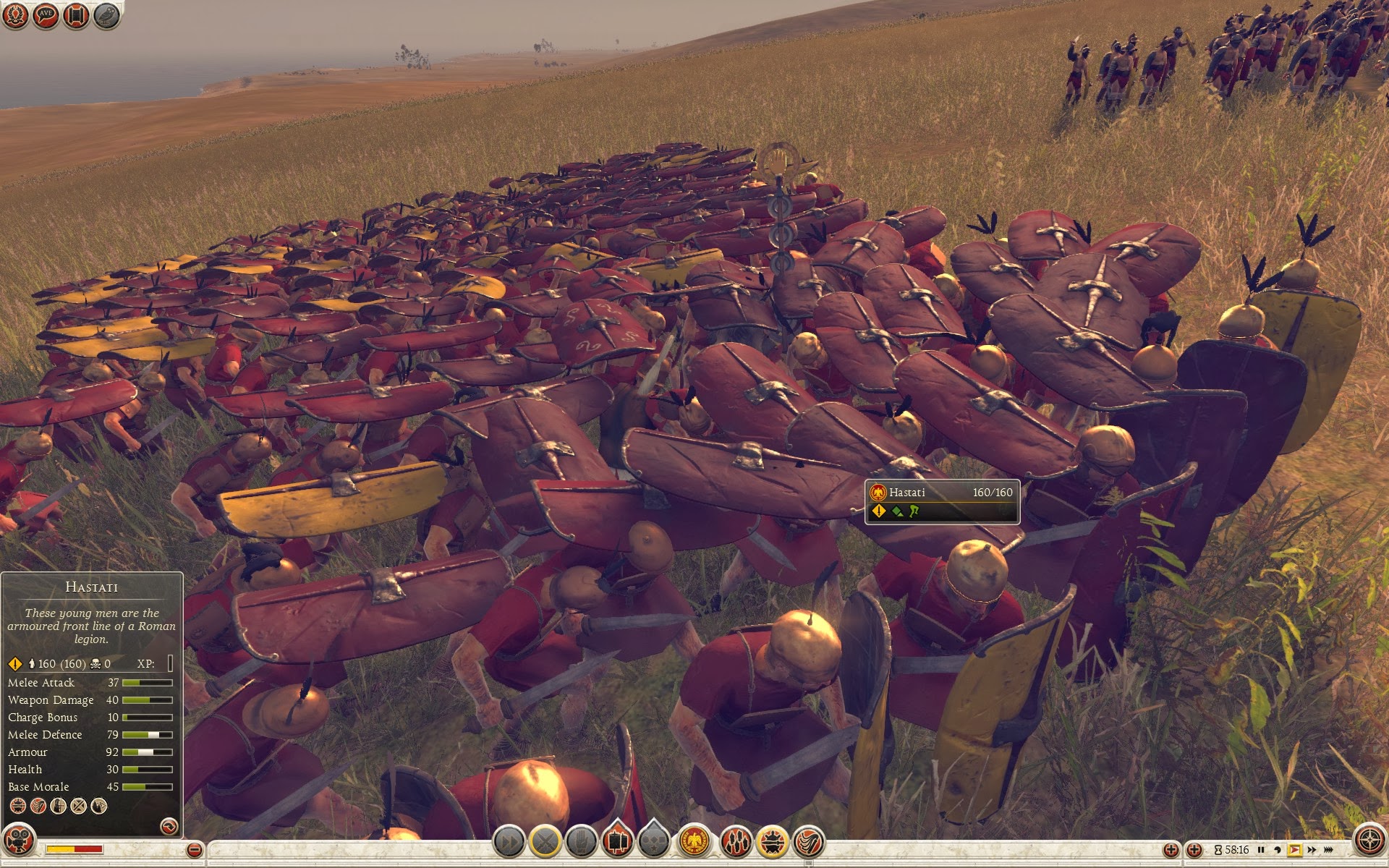Screen dimensions: 1389x868
Task: Pause the battle
Action: click(x=1261, y=850)
